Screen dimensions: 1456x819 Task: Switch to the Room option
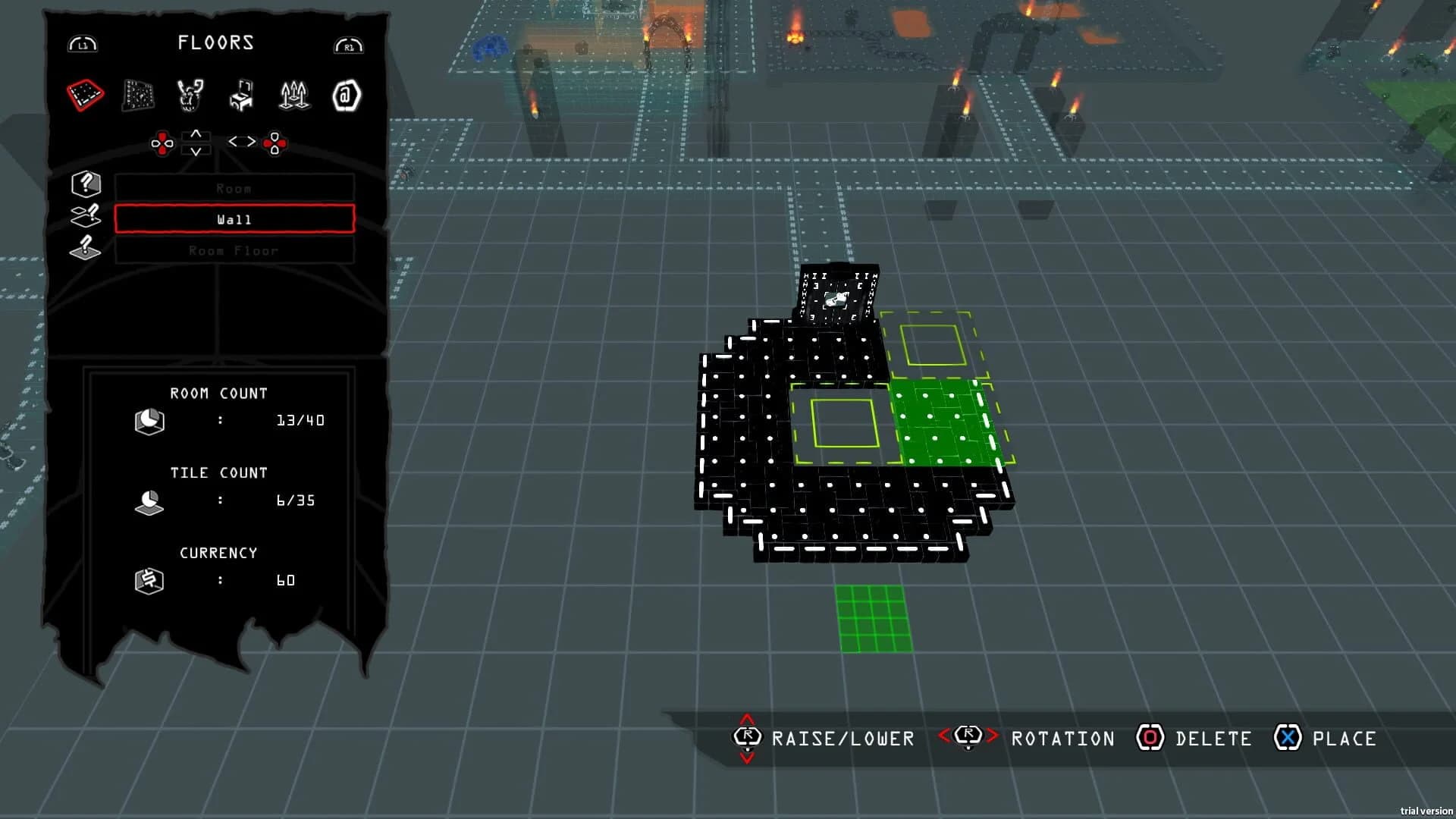(x=233, y=188)
